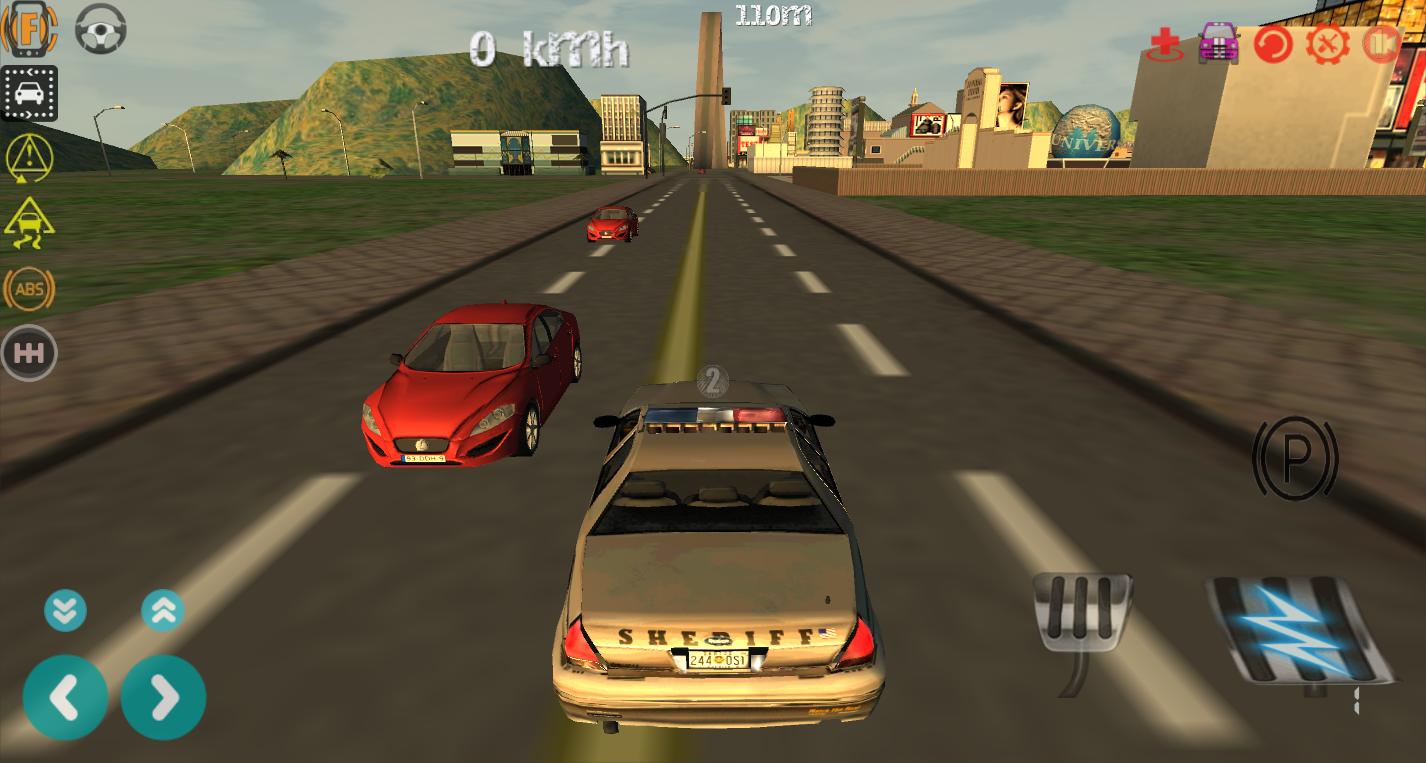Open the repair tools gear icon
This screenshot has width=1426, height=763.
[x=1327, y=44]
